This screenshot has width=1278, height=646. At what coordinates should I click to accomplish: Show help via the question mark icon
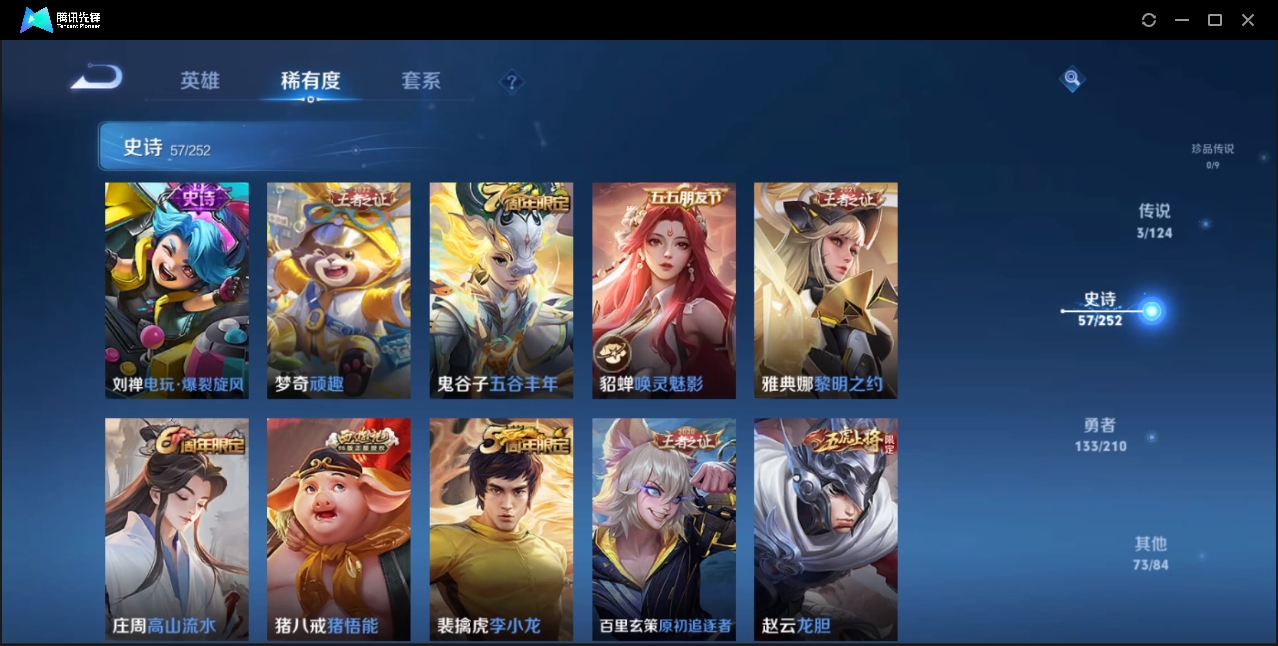tap(512, 82)
